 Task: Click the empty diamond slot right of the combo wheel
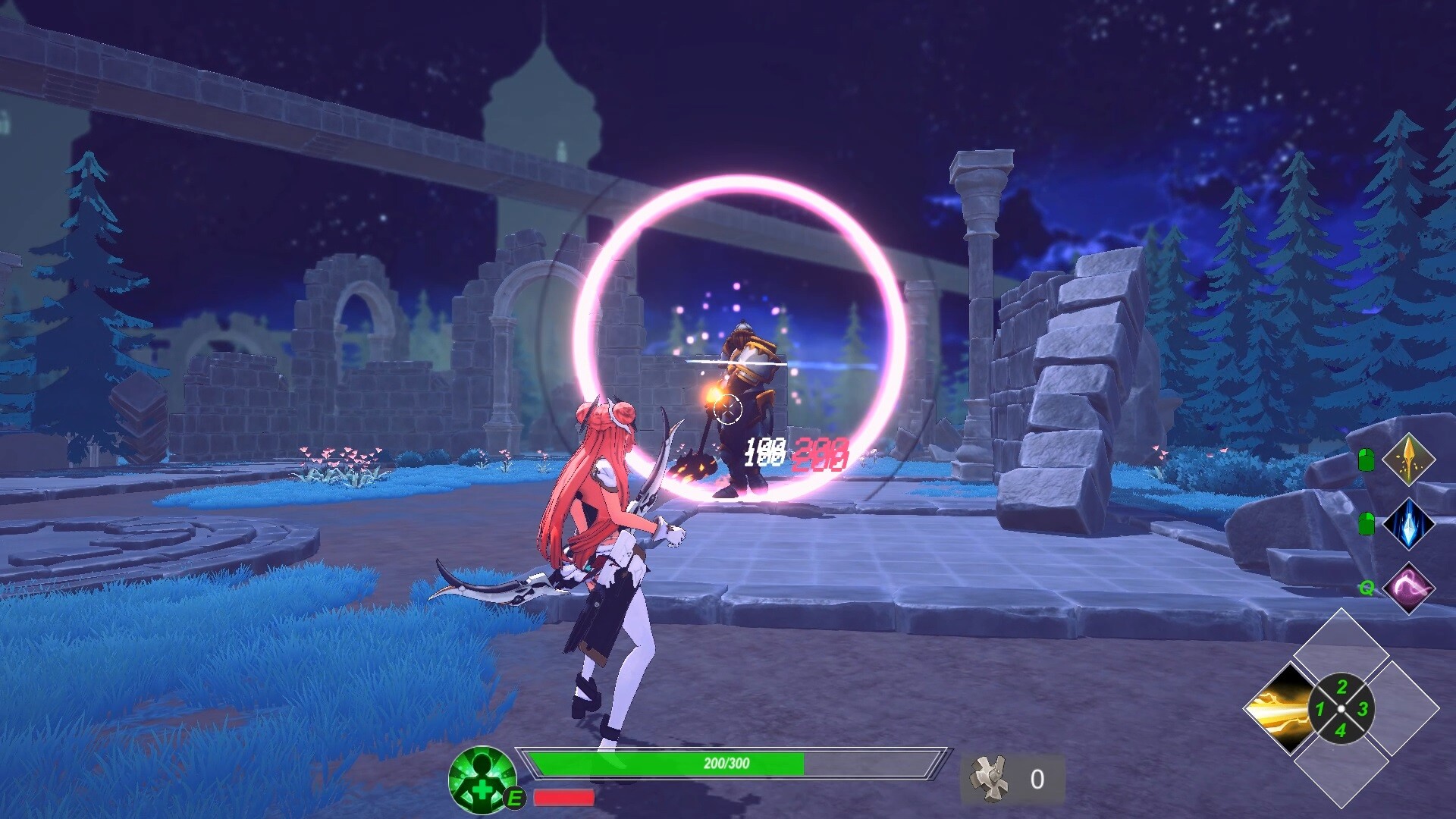tap(1412, 708)
